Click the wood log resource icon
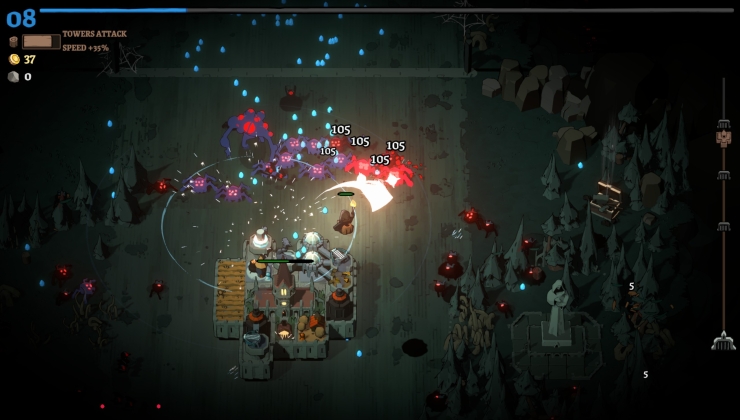The width and height of the screenshot is (740, 420). [13, 42]
